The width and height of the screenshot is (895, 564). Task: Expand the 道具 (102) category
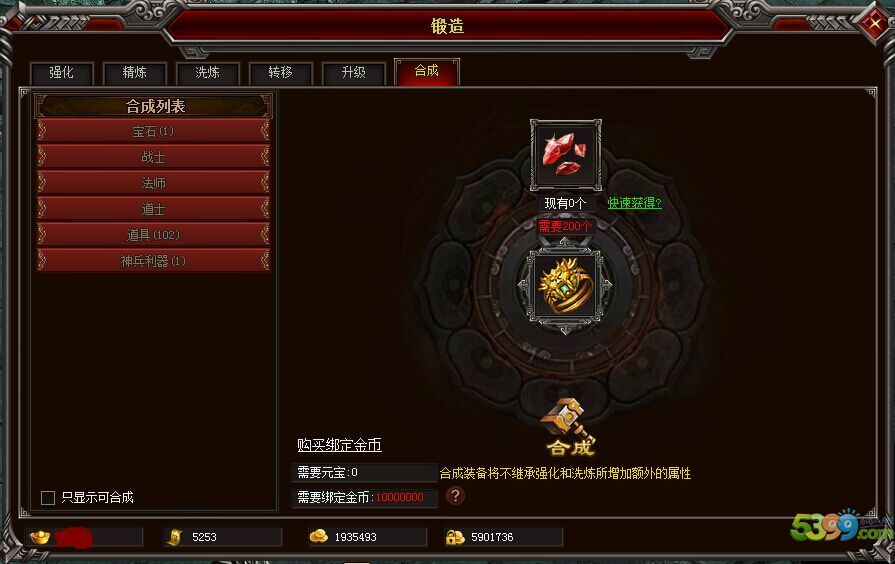[153, 235]
